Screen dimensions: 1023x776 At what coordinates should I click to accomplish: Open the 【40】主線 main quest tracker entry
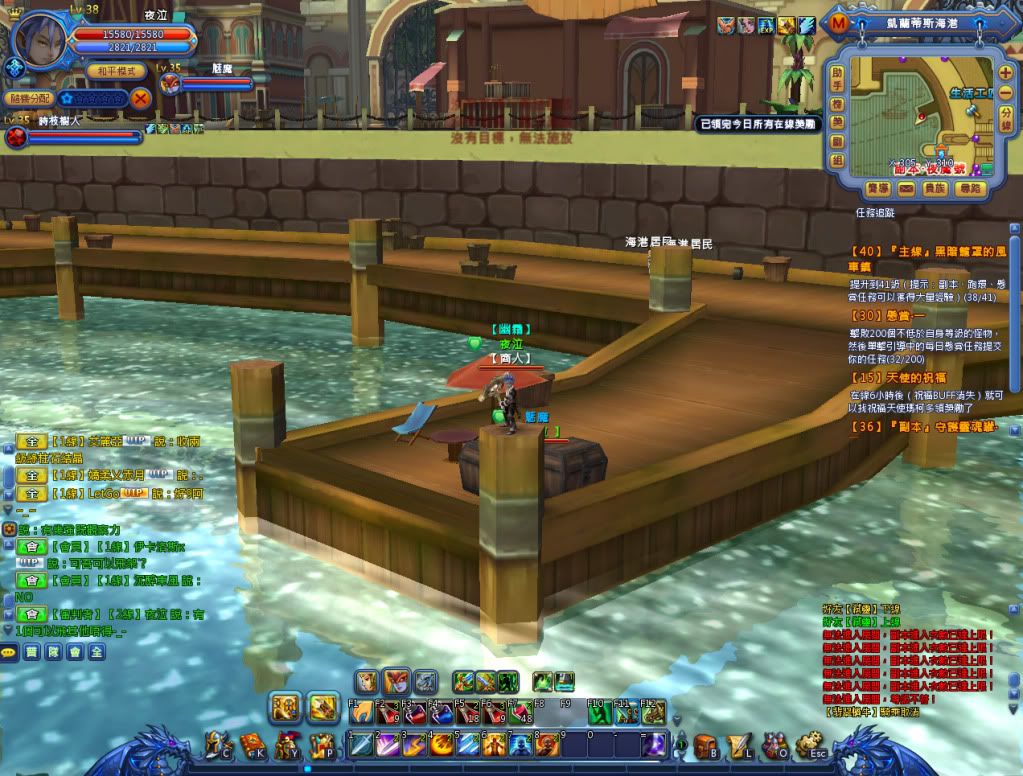click(915, 250)
